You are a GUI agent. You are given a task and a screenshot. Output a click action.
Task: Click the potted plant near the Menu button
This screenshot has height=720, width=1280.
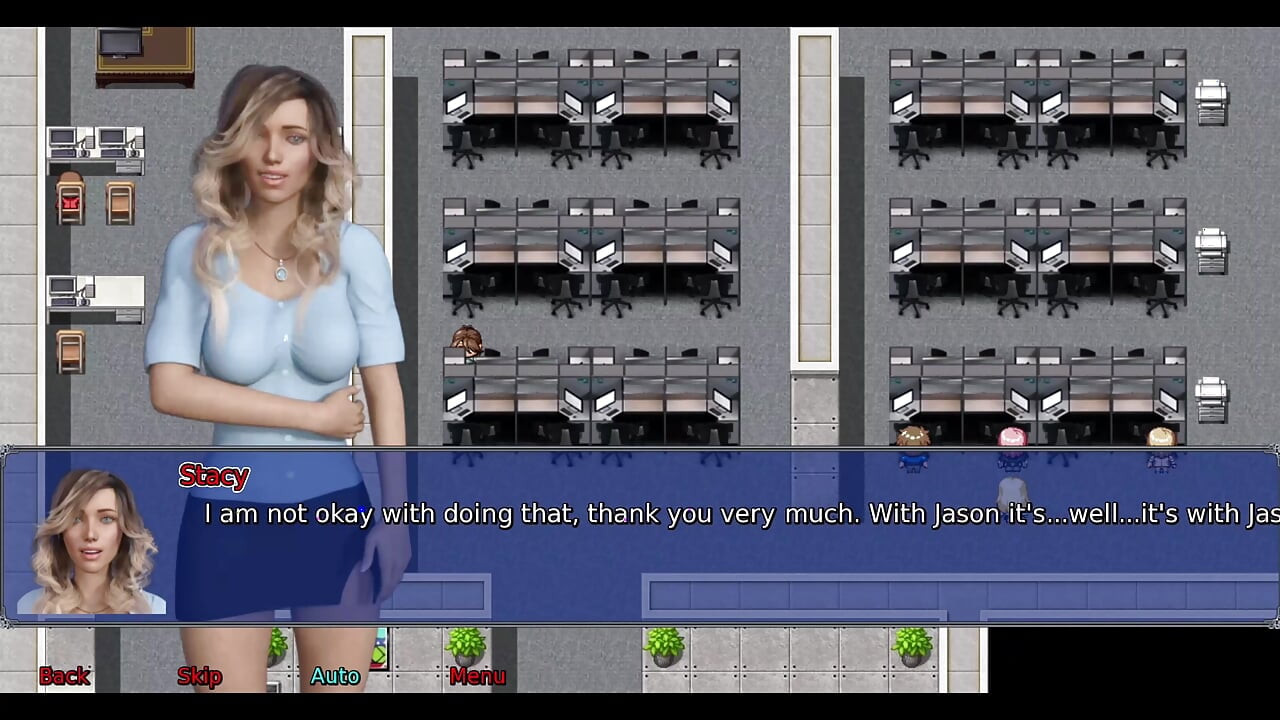click(468, 645)
